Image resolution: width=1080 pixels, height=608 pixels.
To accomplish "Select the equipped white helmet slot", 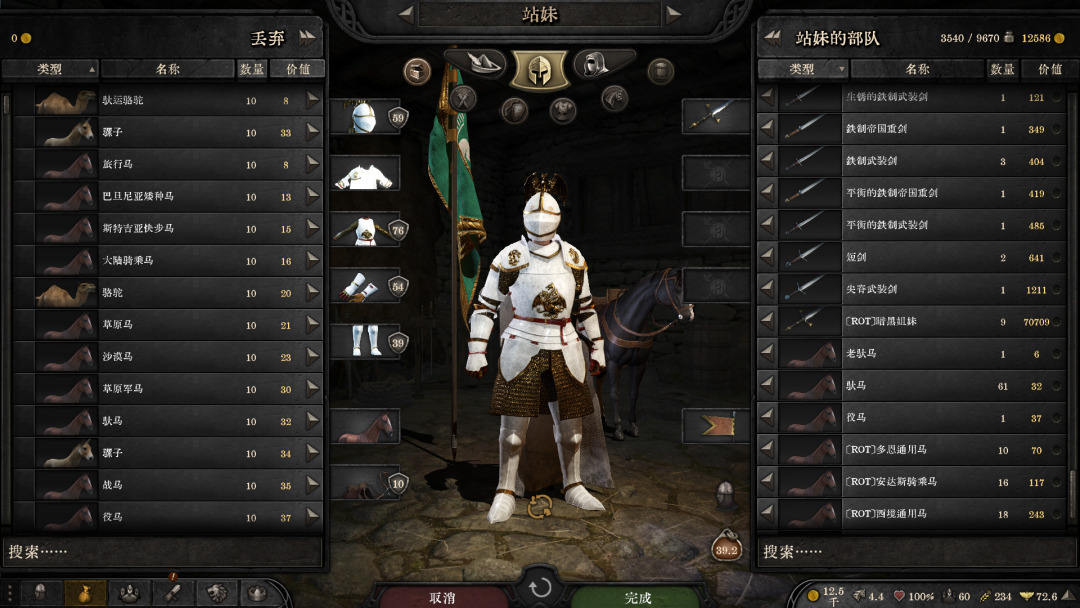I will click(364, 116).
